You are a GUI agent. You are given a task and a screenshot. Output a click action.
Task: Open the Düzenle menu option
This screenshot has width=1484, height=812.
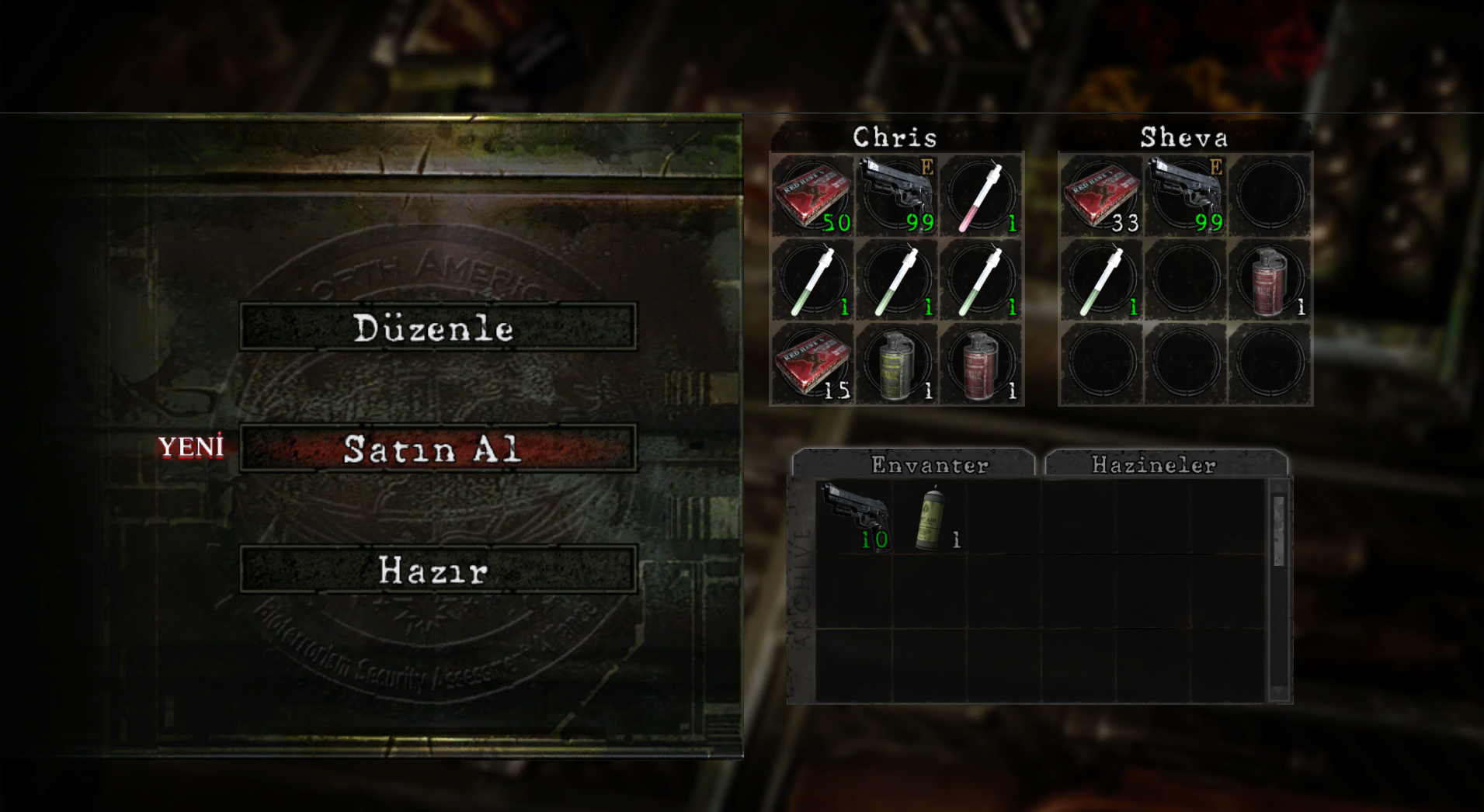click(438, 327)
